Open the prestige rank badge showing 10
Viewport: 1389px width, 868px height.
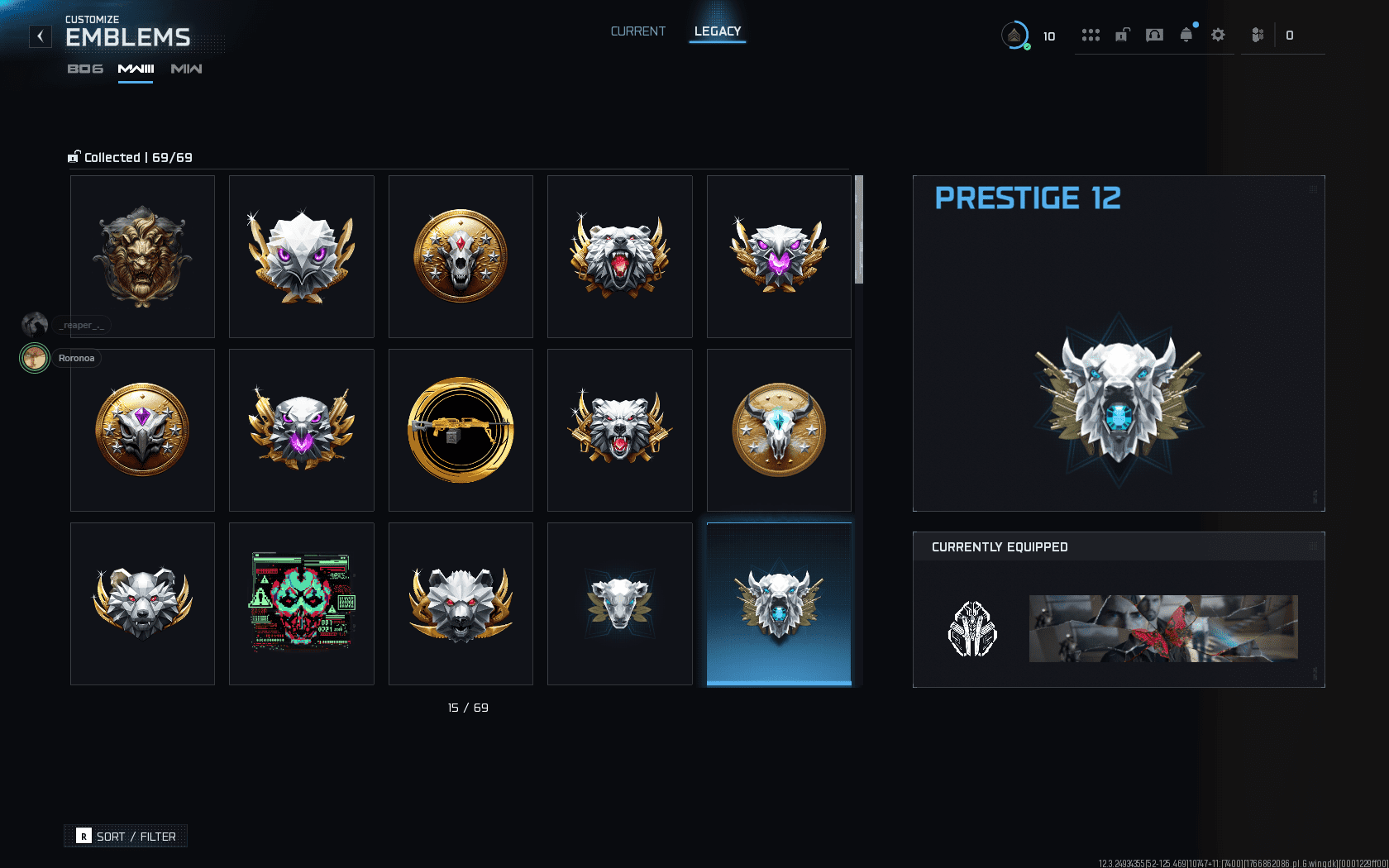(x=1015, y=36)
